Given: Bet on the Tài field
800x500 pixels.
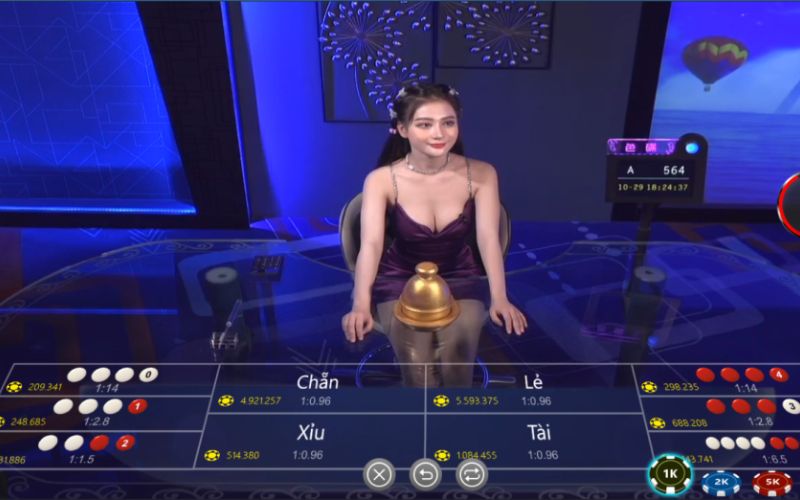Looking at the screenshot, I should [533, 441].
